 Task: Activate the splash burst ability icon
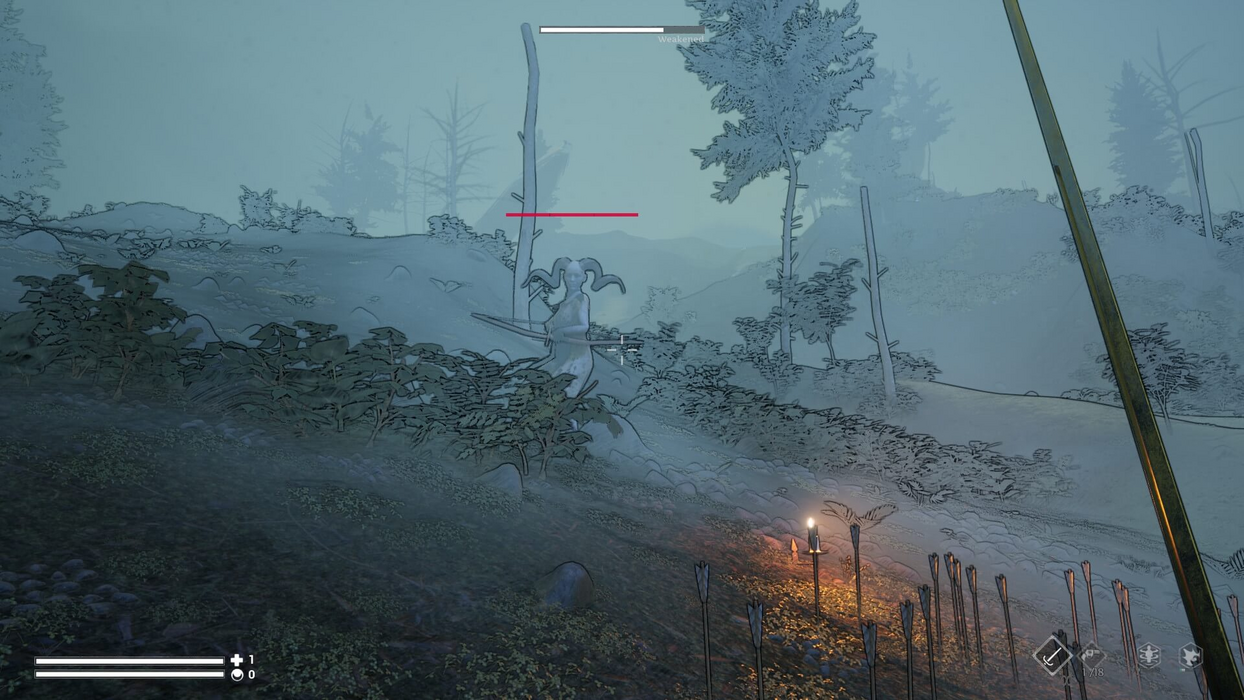[1190, 655]
